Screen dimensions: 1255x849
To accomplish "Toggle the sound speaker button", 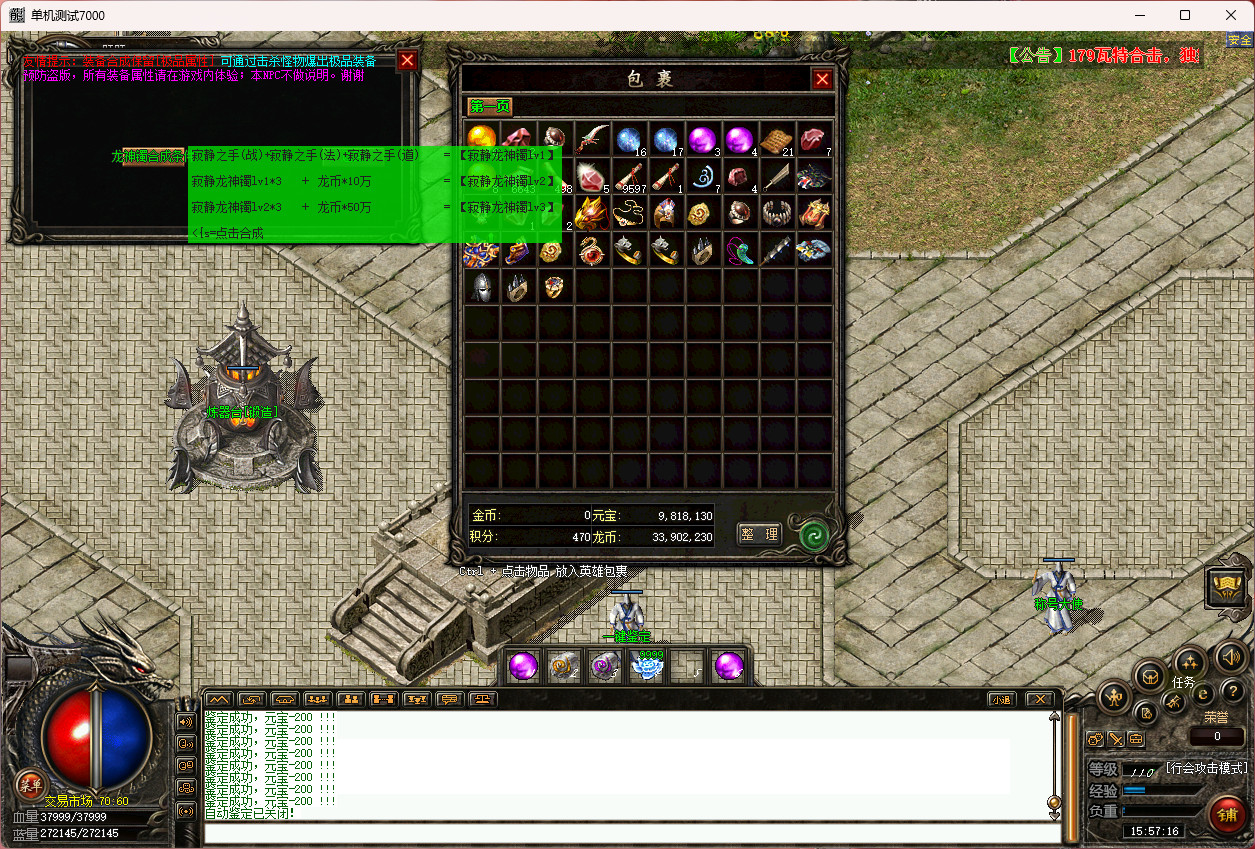I will click(1232, 658).
